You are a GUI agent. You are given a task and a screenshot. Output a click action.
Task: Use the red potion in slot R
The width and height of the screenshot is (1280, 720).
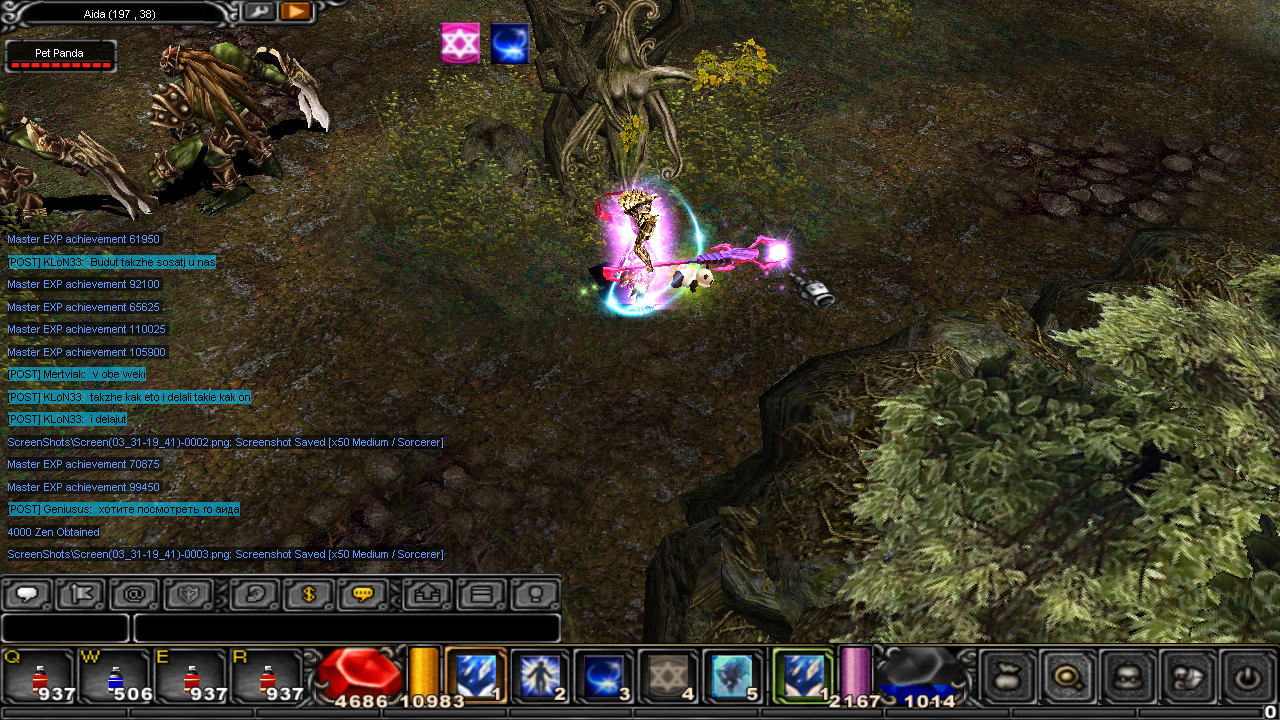pos(267,675)
